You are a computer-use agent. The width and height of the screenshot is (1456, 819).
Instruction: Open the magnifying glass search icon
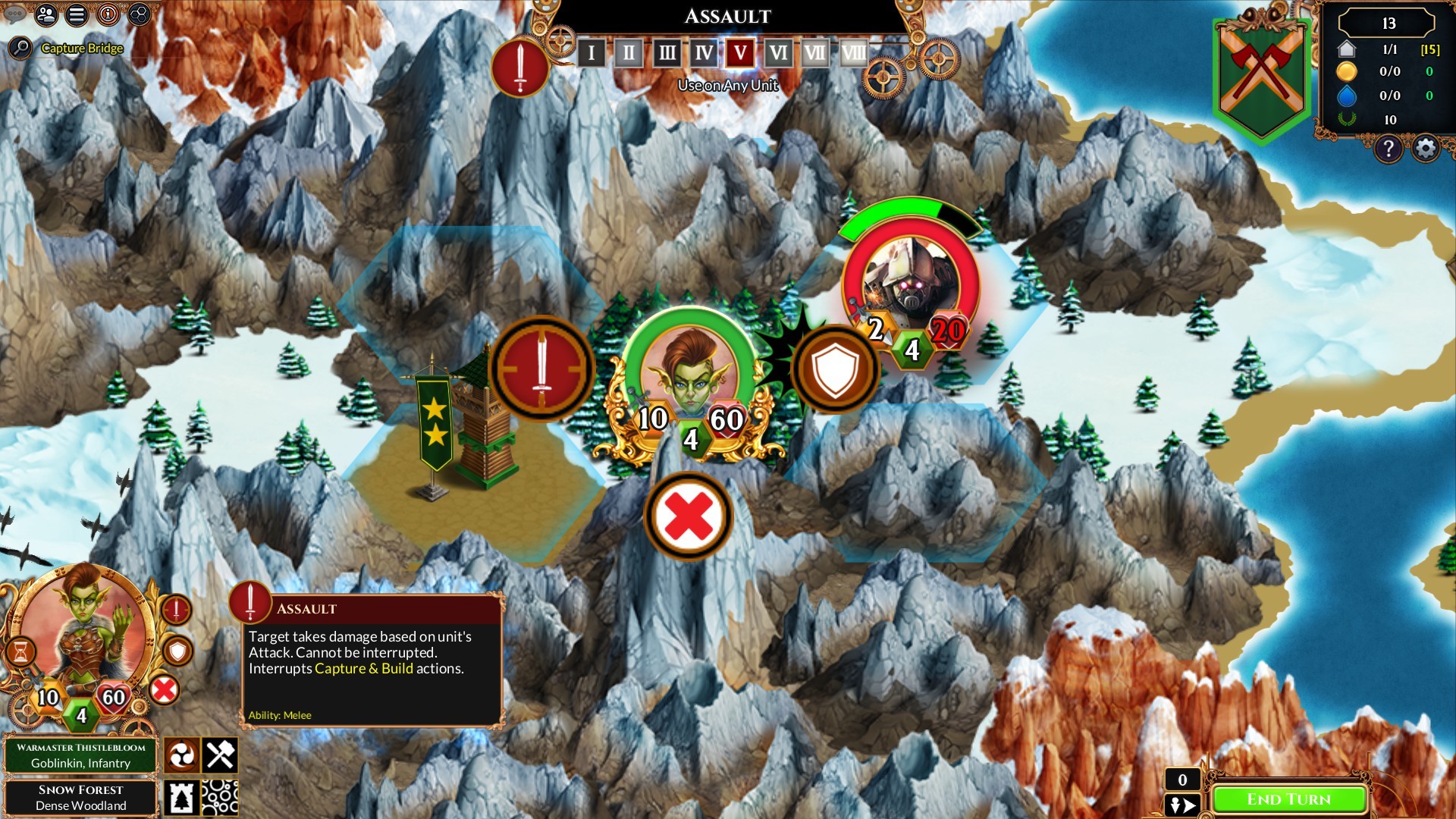20,47
